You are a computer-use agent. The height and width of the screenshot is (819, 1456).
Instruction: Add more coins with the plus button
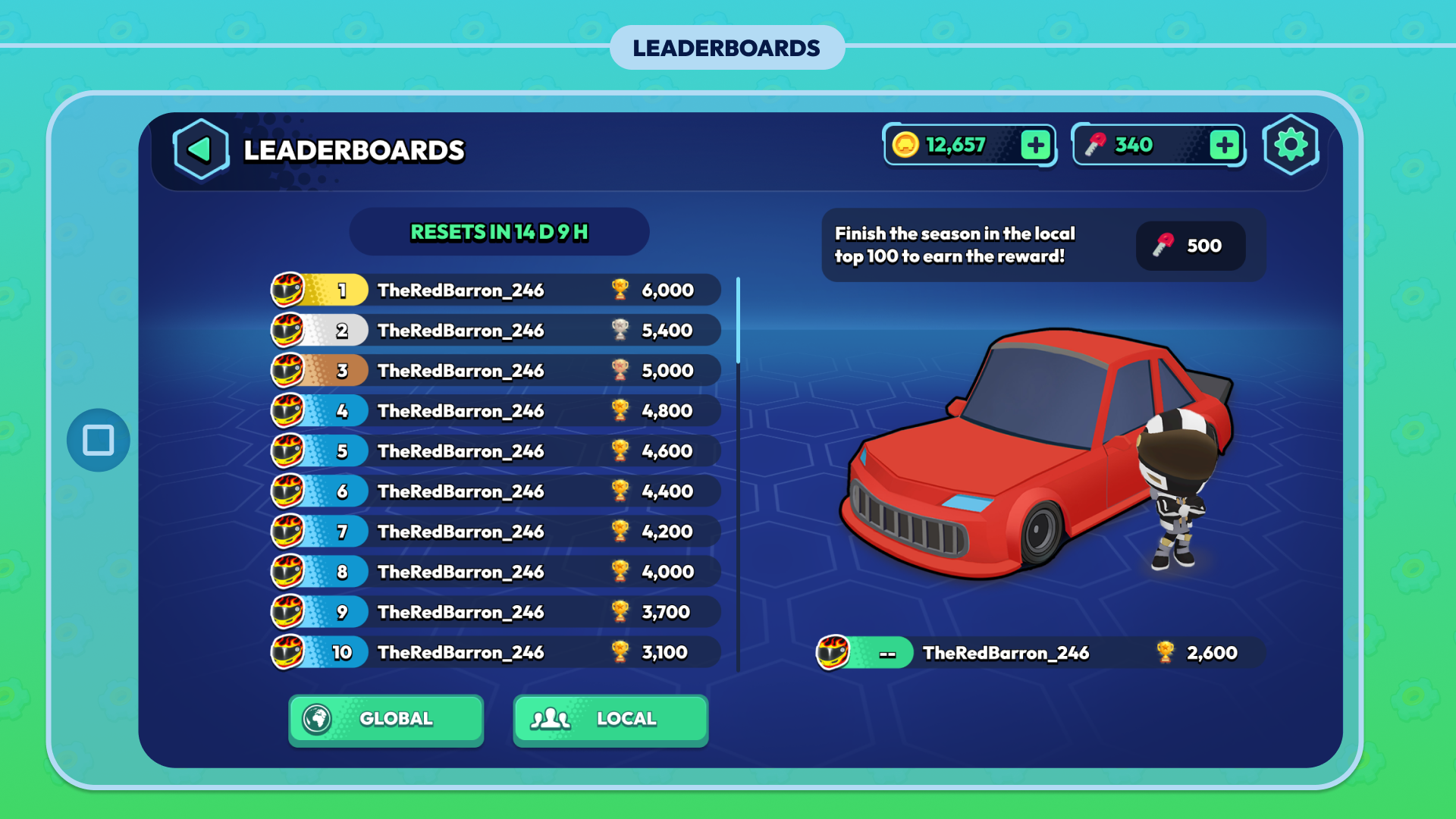point(1035,145)
